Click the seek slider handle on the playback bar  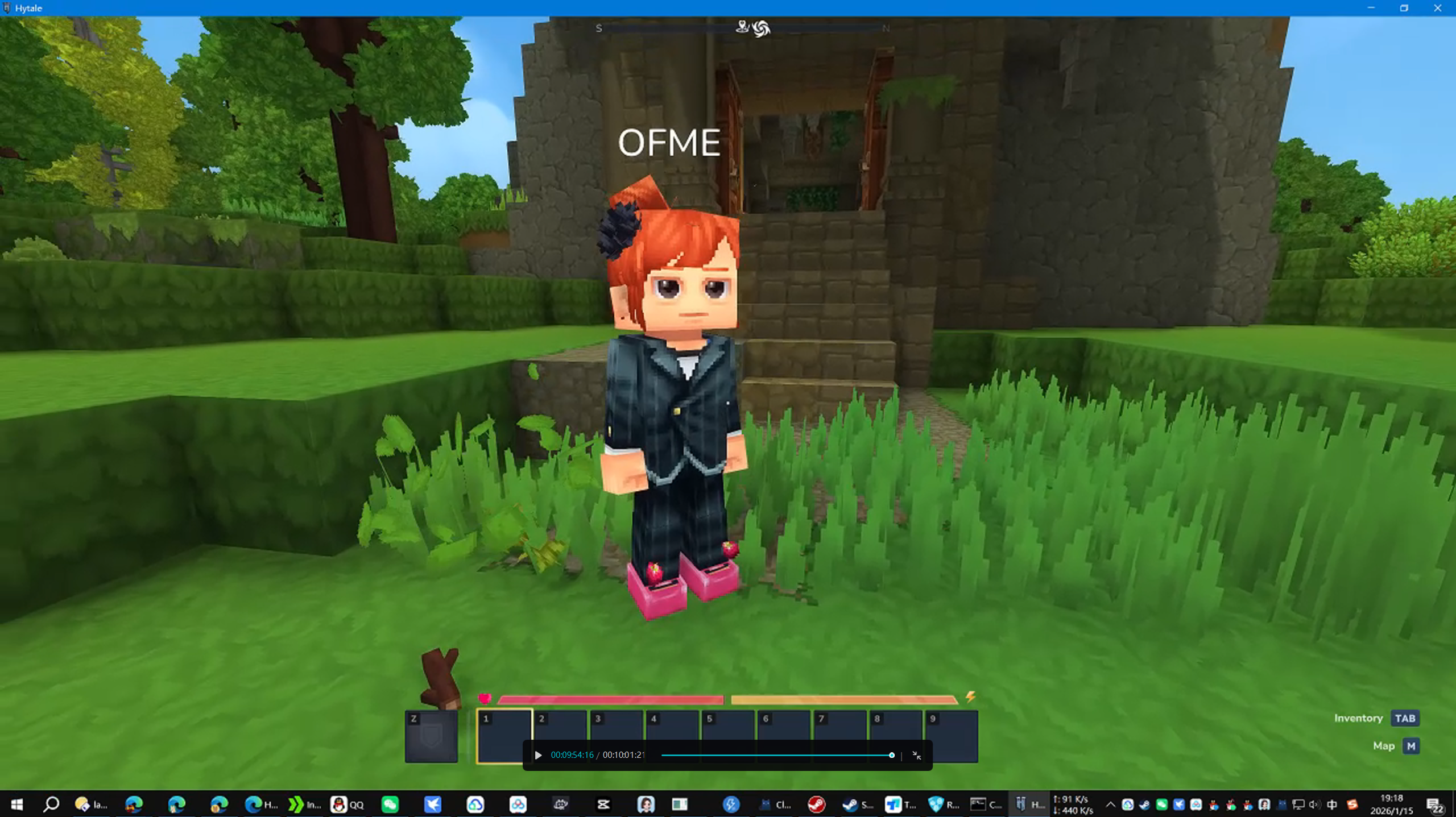pos(891,756)
